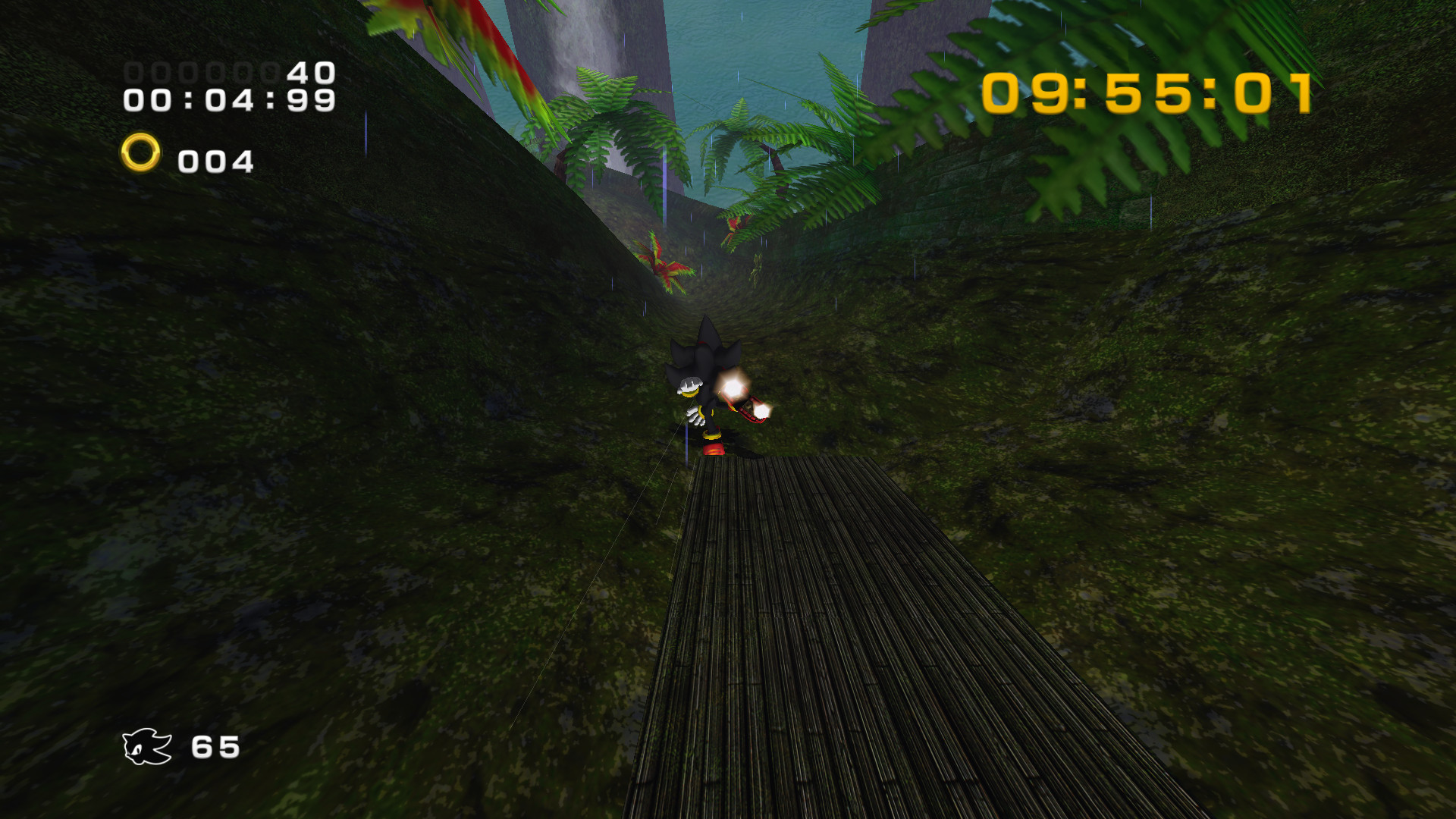Click Shadow the Hedgehog character model
Screen dimensions: 1456x819
(698, 387)
